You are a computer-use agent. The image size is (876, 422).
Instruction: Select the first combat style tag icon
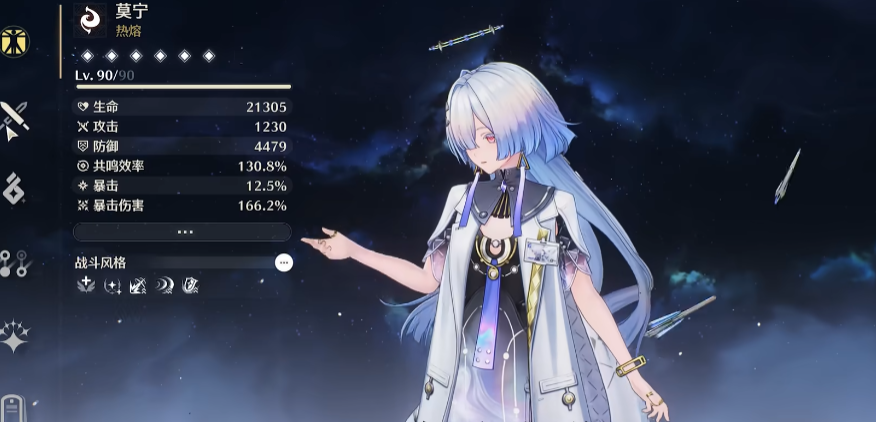point(85,286)
